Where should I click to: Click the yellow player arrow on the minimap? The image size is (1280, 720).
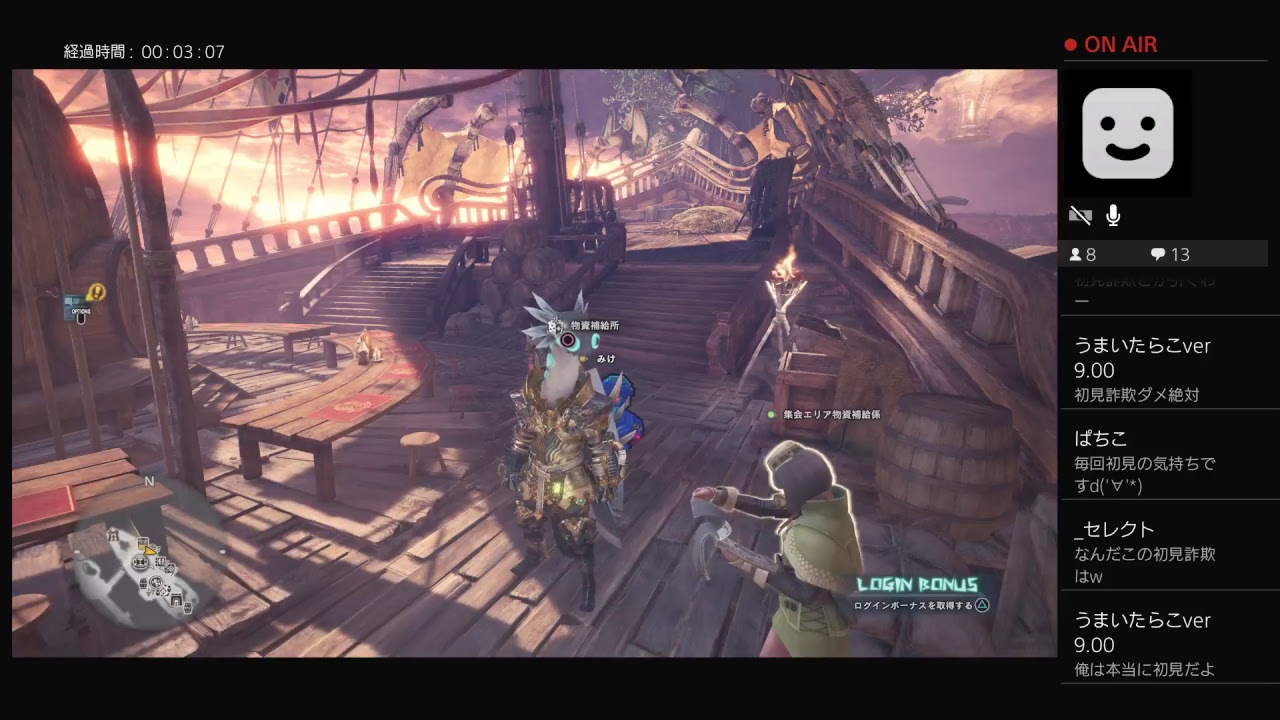pyautogui.click(x=149, y=550)
